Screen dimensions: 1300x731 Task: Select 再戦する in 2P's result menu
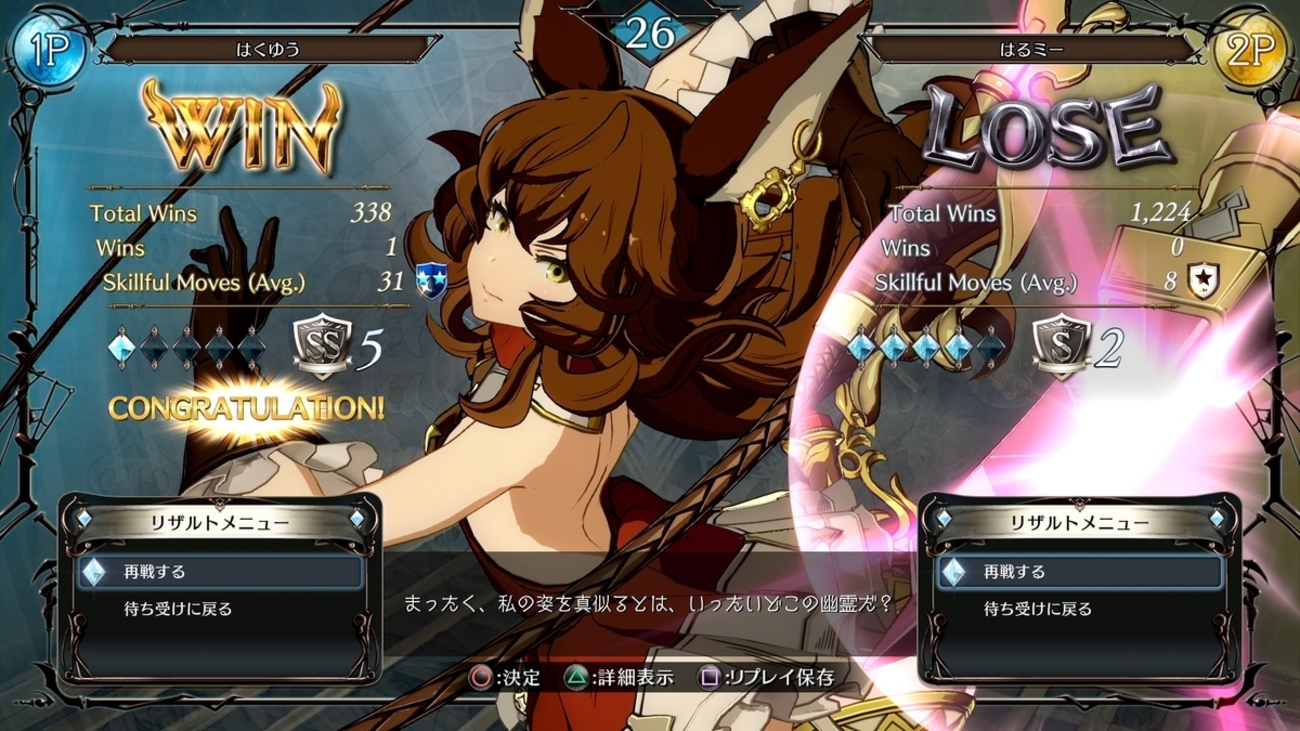pos(1014,572)
